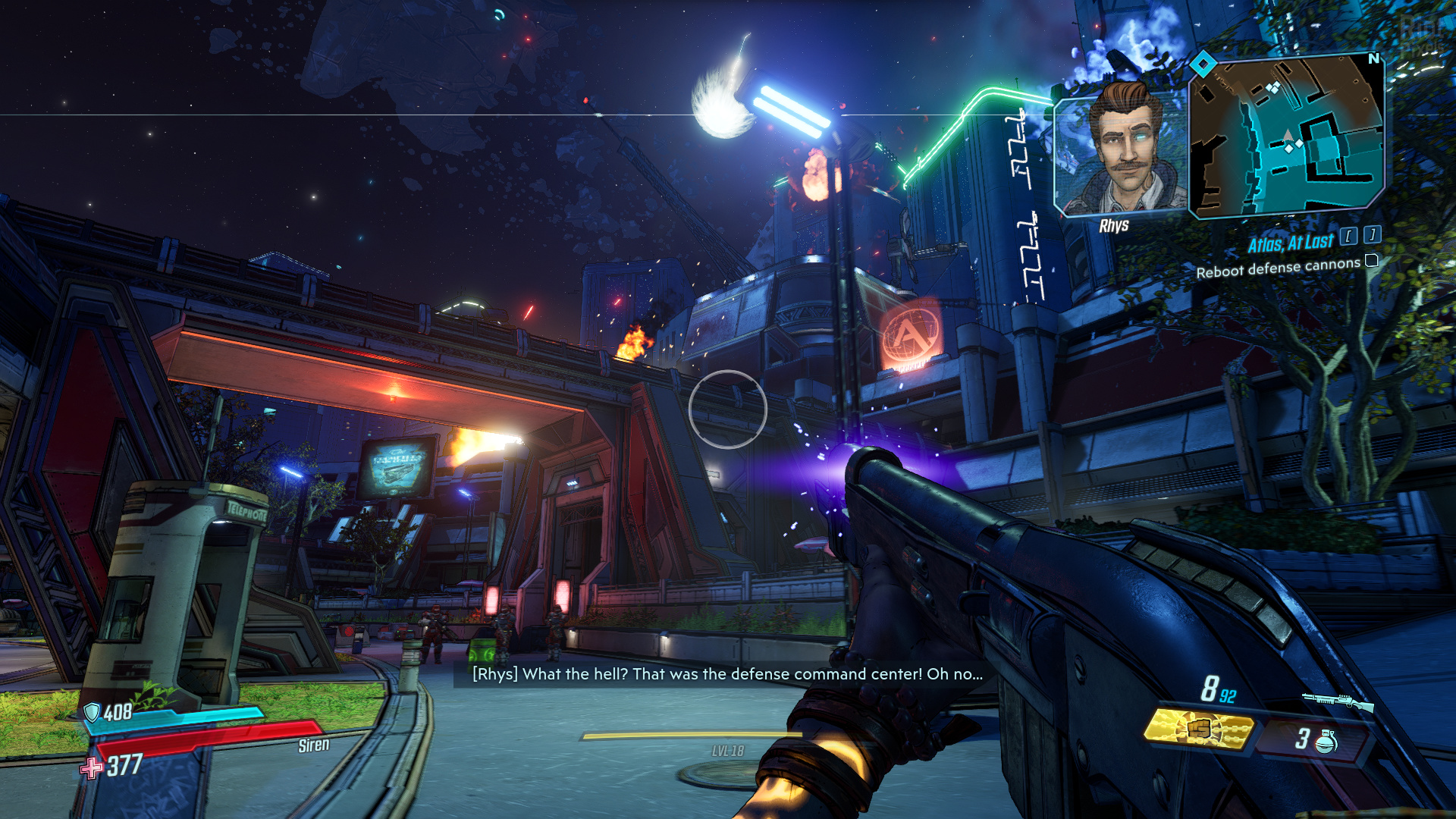Image resolution: width=1456 pixels, height=819 pixels.
Task: Select the equipped shotgun weapon icon
Action: [x=1337, y=702]
